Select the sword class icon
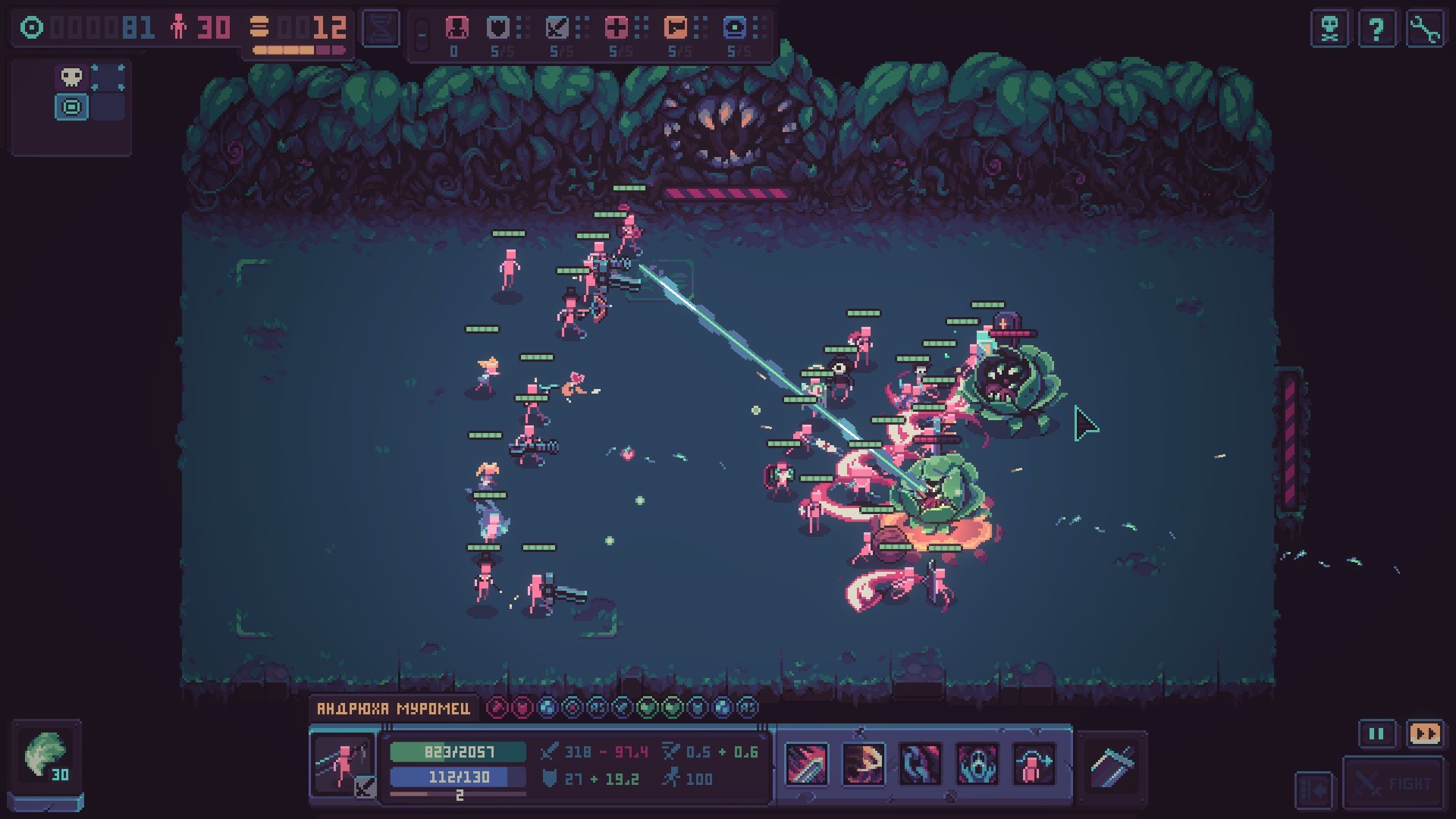This screenshot has height=819, width=1456. click(557, 28)
